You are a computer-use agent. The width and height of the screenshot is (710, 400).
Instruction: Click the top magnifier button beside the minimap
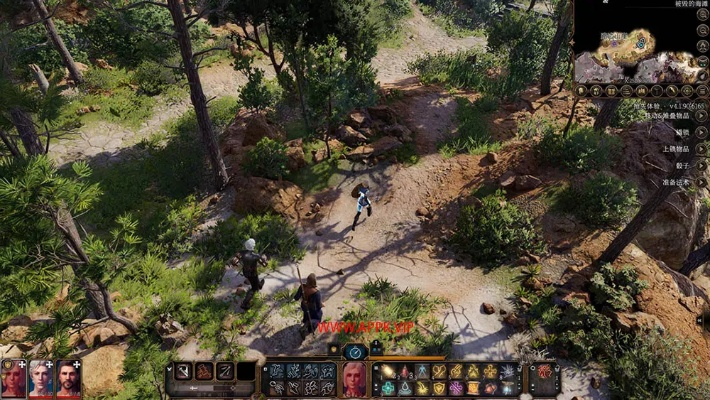701,27
